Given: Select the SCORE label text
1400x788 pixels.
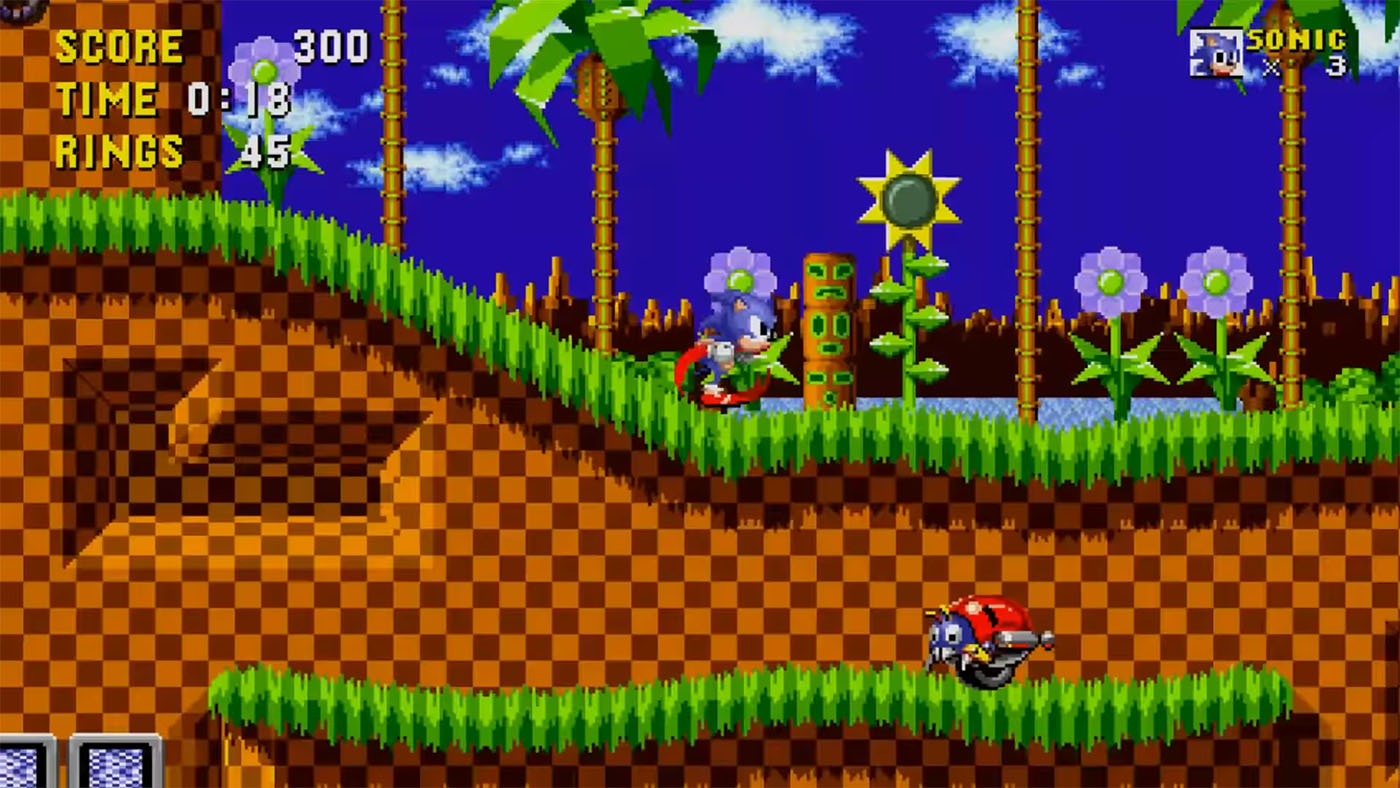Looking at the screenshot, I should click(120, 45).
